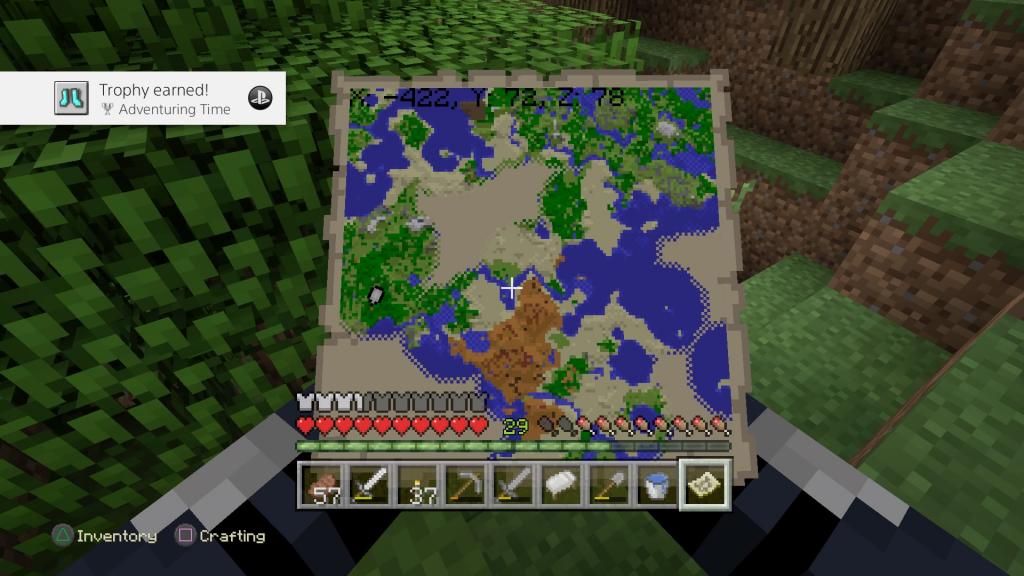This screenshot has width=1024, height=576.
Task: Select the sword between pickaxe and wool
Action: (512, 486)
